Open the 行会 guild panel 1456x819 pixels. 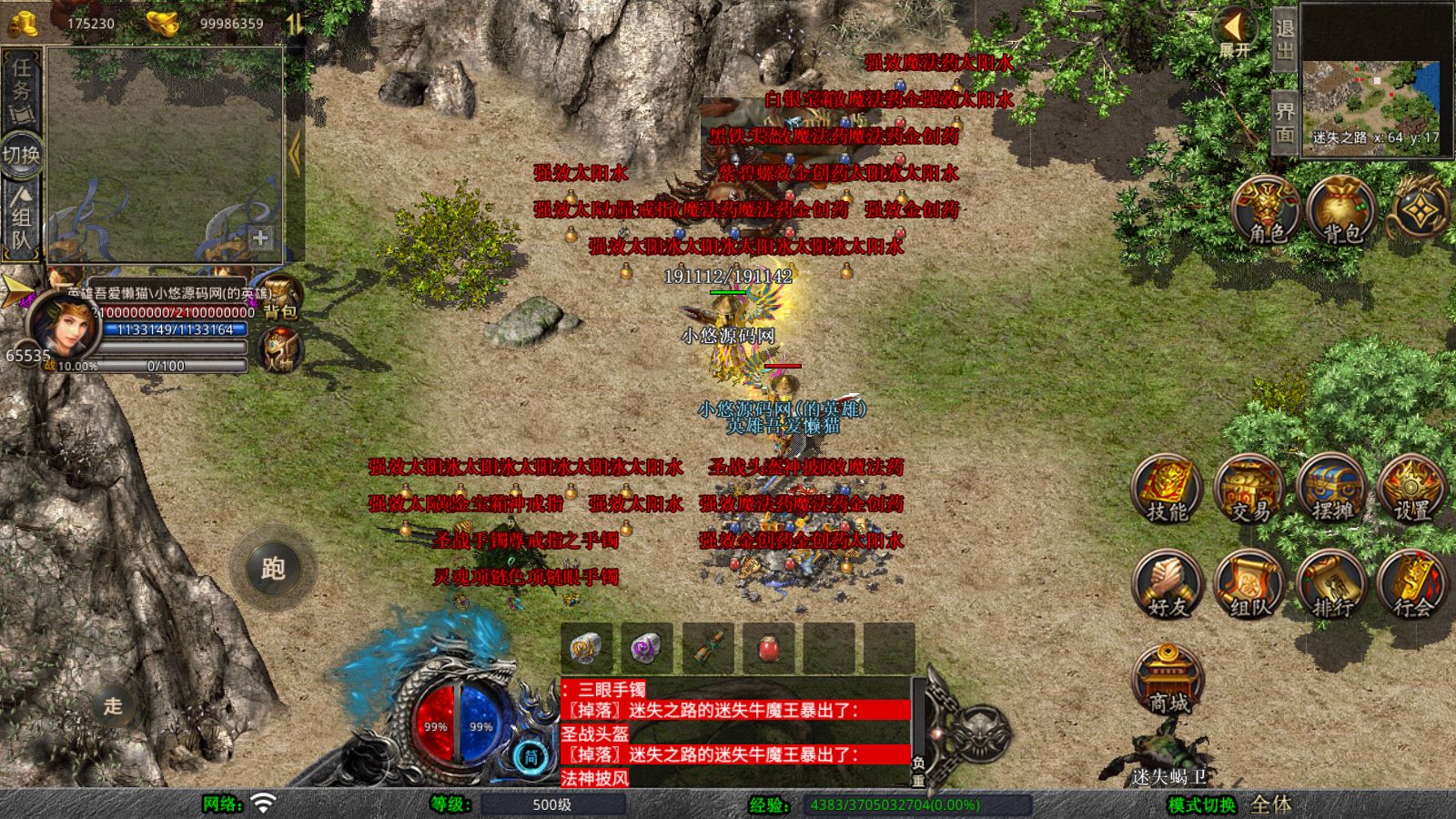(1412, 584)
